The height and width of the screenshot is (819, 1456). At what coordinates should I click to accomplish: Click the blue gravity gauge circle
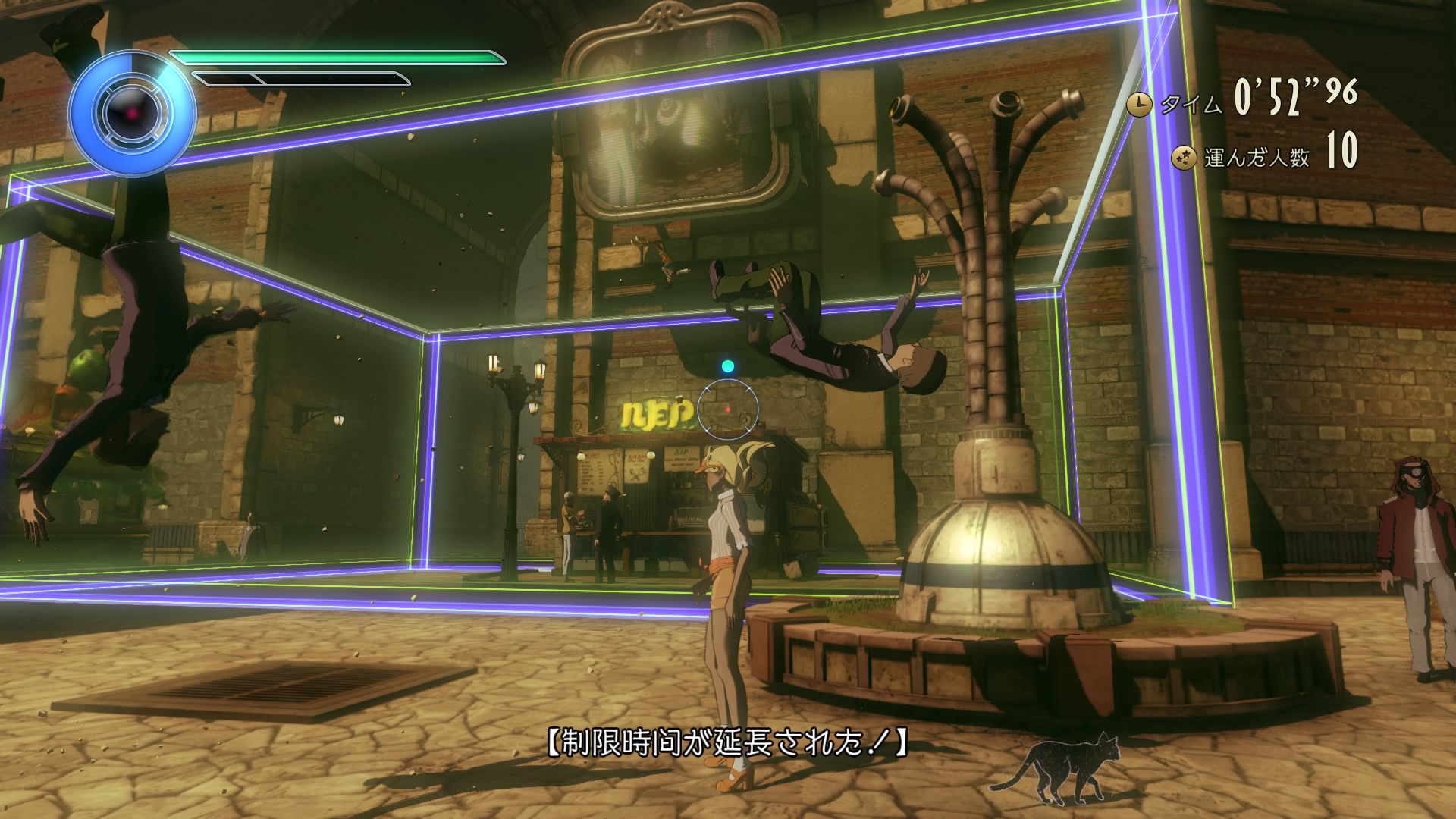131,114
